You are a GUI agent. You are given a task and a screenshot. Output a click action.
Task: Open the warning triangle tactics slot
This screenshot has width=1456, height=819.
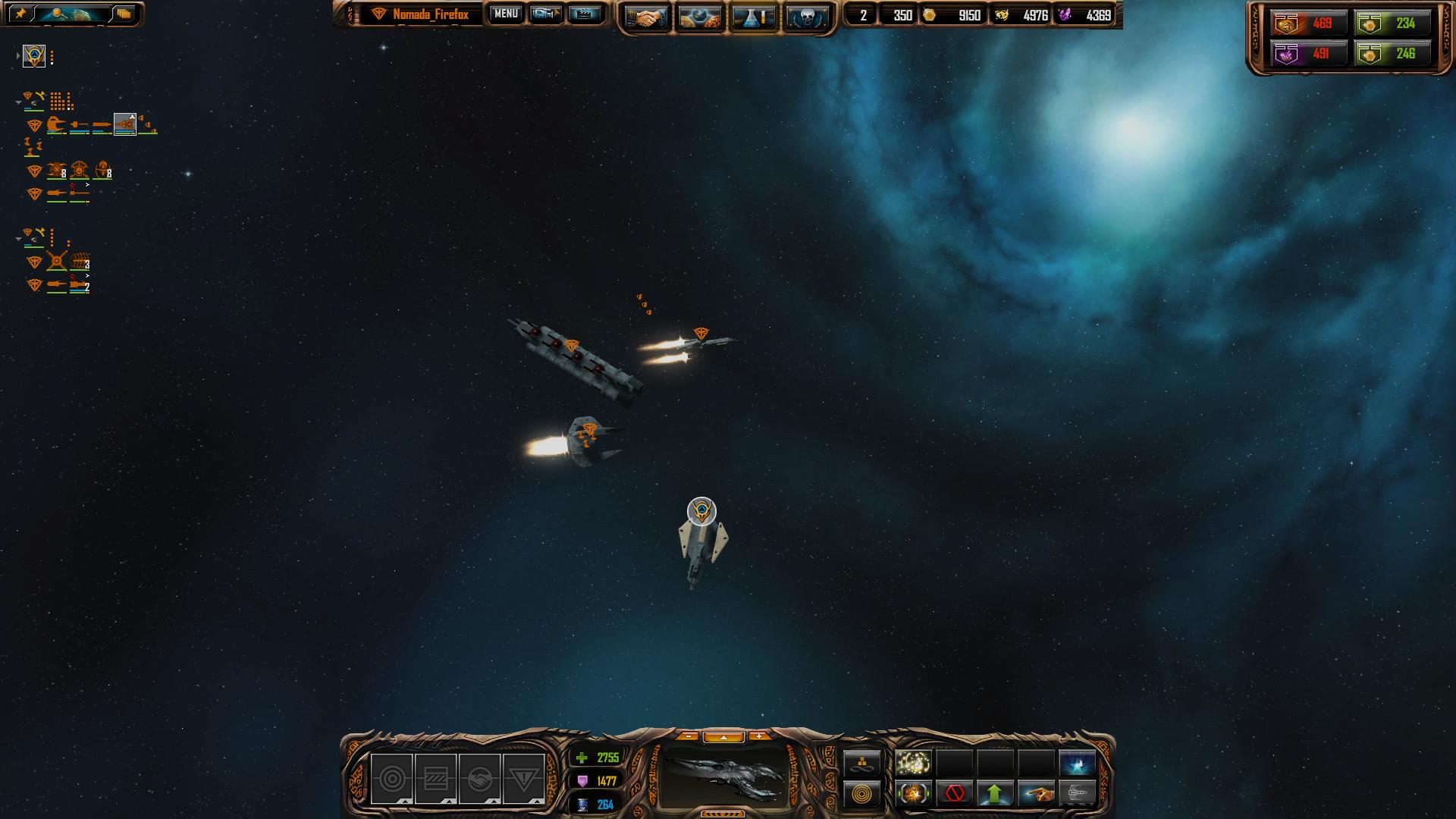click(x=523, y=778)
